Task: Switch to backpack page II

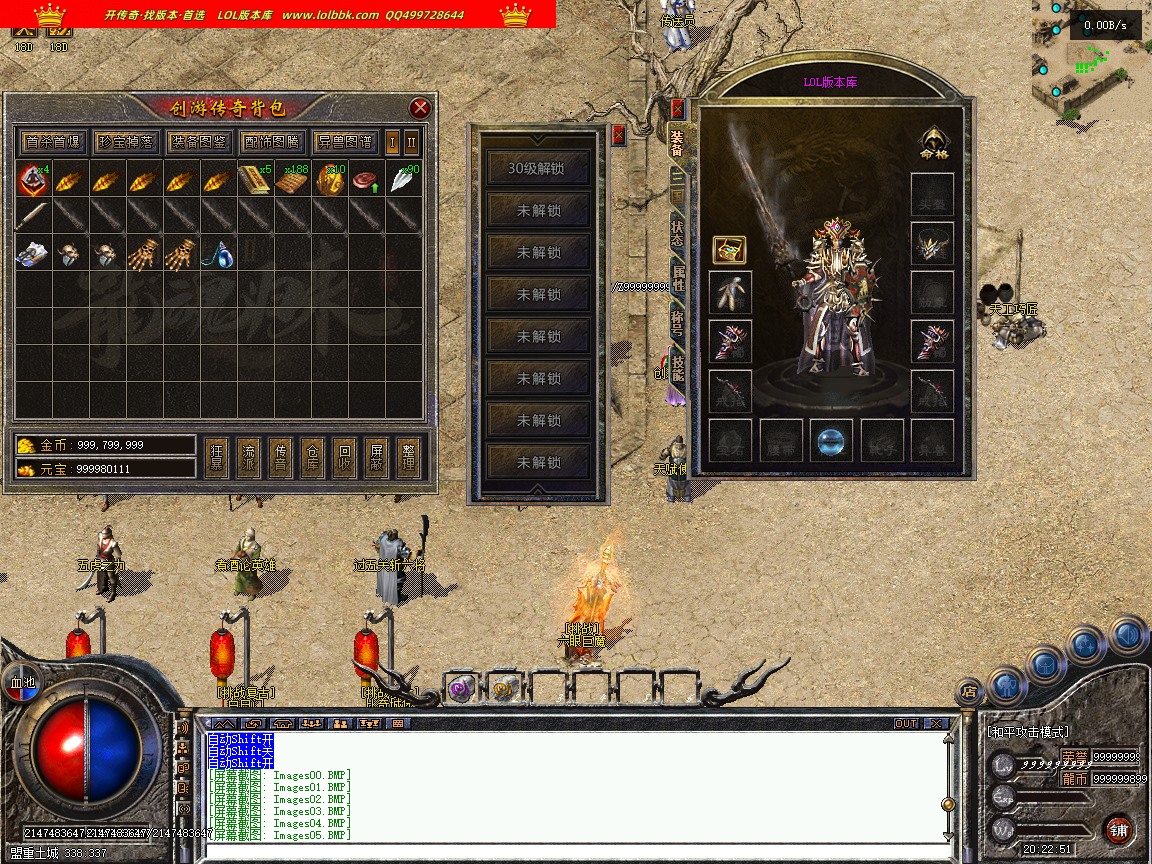Action: 411,142
